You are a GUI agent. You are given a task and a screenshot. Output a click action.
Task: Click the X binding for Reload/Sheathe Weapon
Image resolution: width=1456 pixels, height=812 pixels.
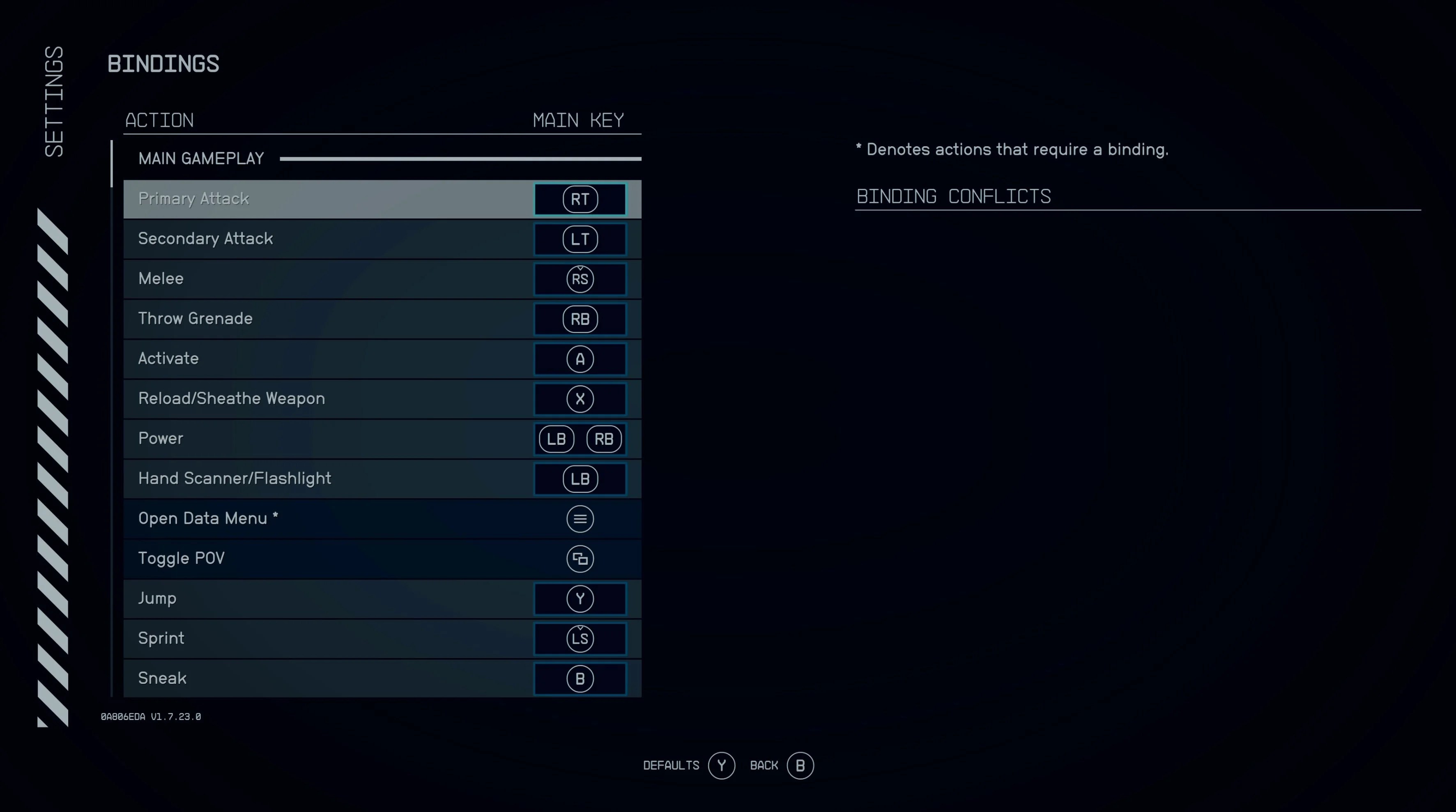(580, 398)
